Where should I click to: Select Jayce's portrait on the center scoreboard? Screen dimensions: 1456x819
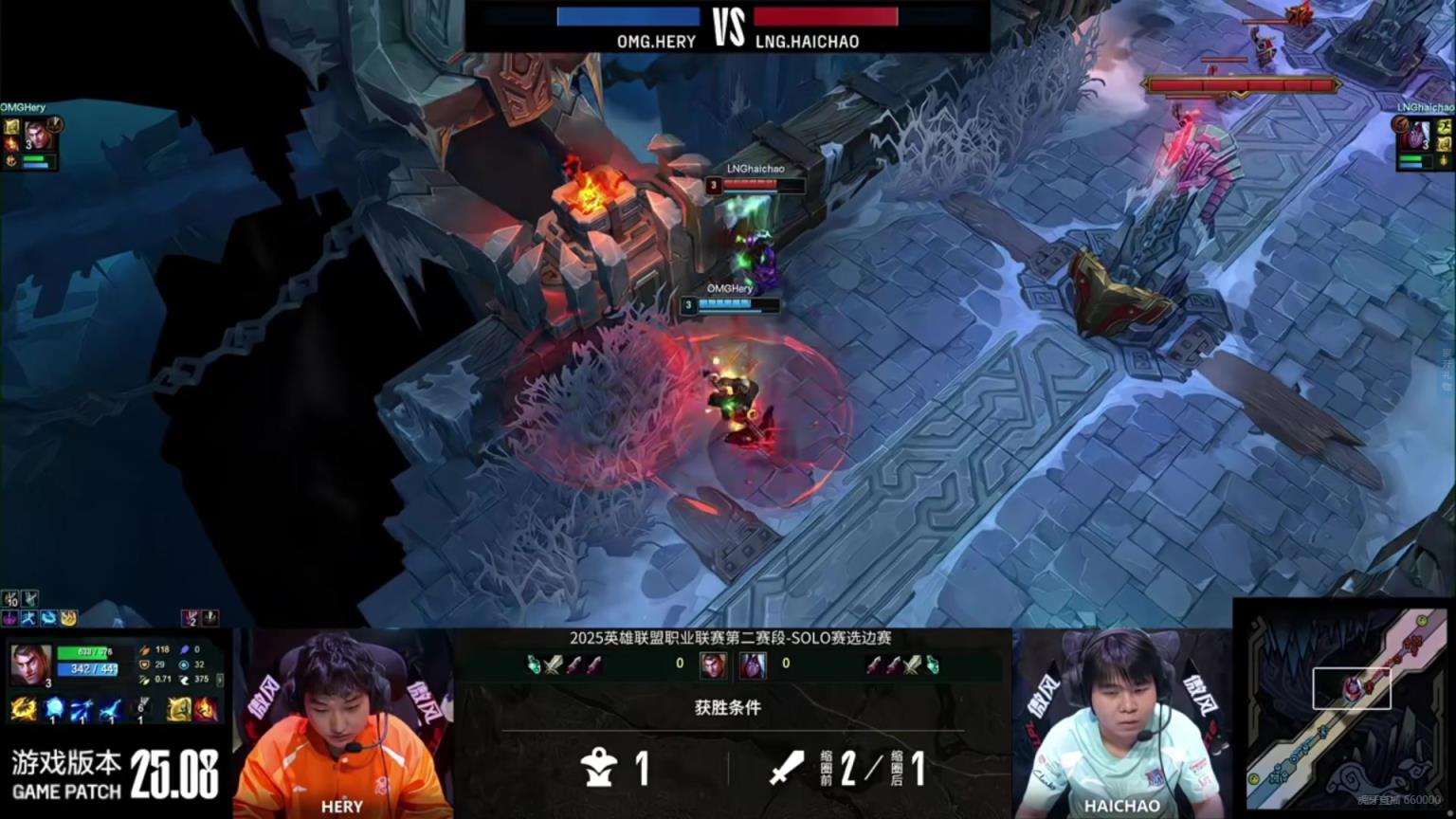coord(713,664)
